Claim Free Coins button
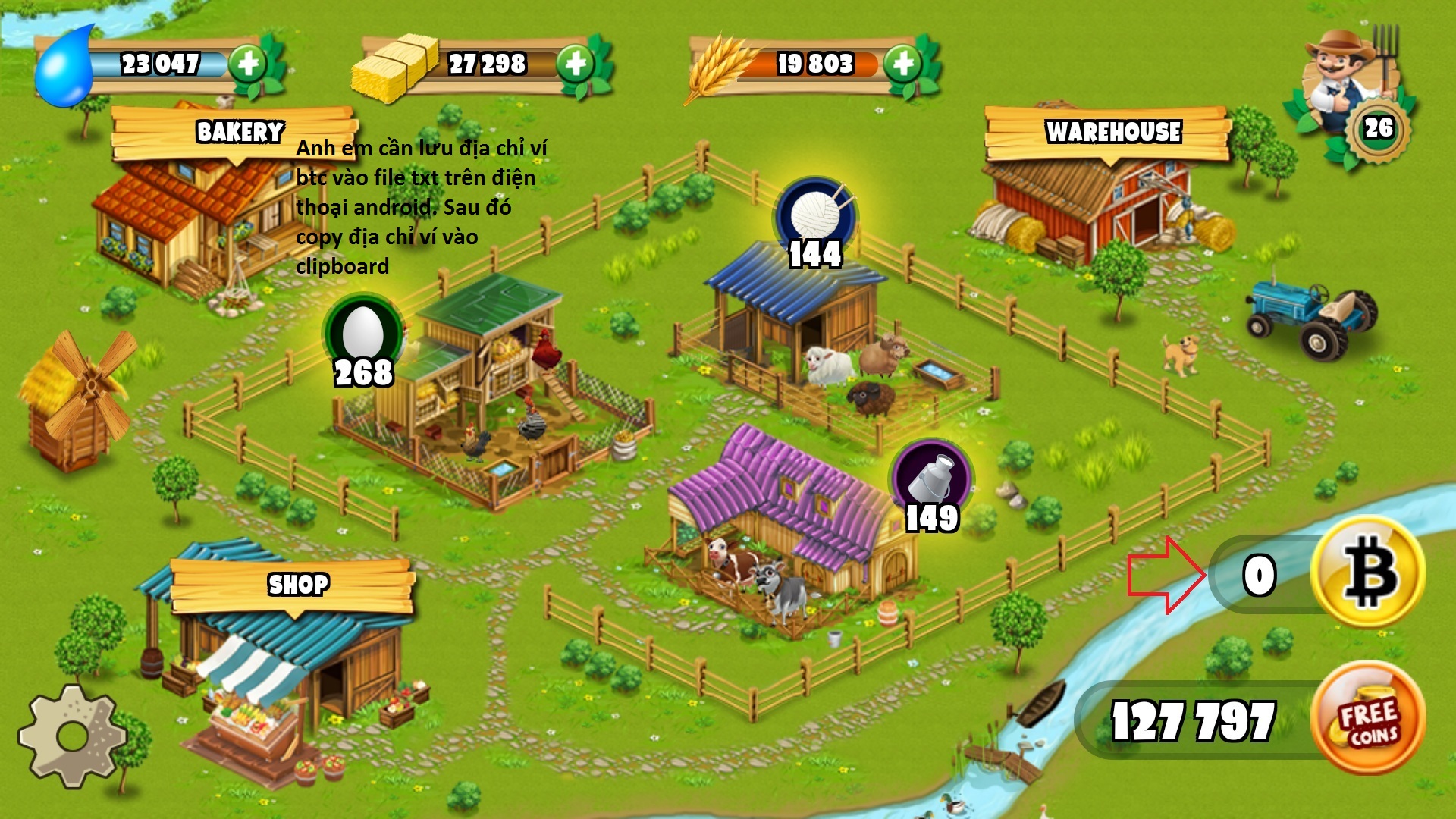1456x819 pixels. coord(1368,717)
